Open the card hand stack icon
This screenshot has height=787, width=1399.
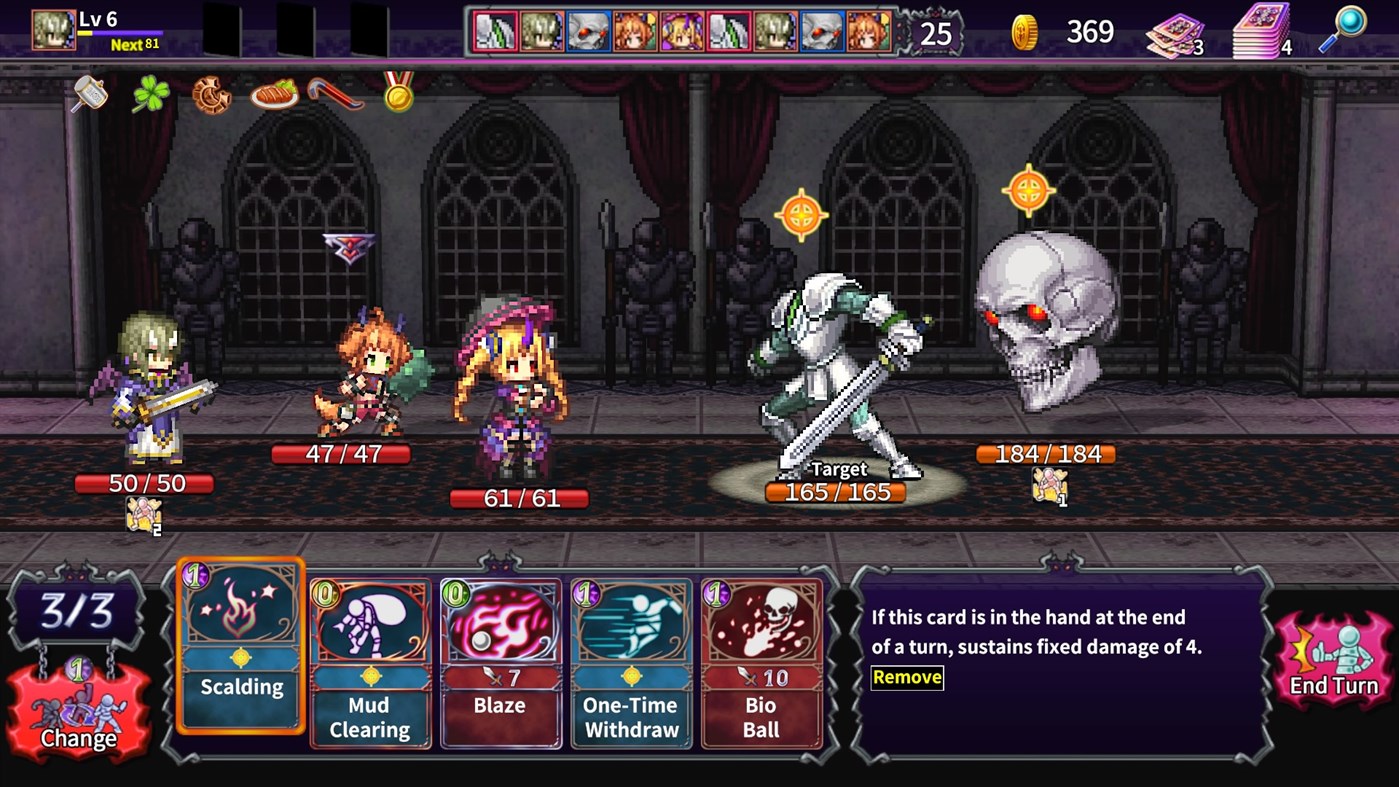1176,33
